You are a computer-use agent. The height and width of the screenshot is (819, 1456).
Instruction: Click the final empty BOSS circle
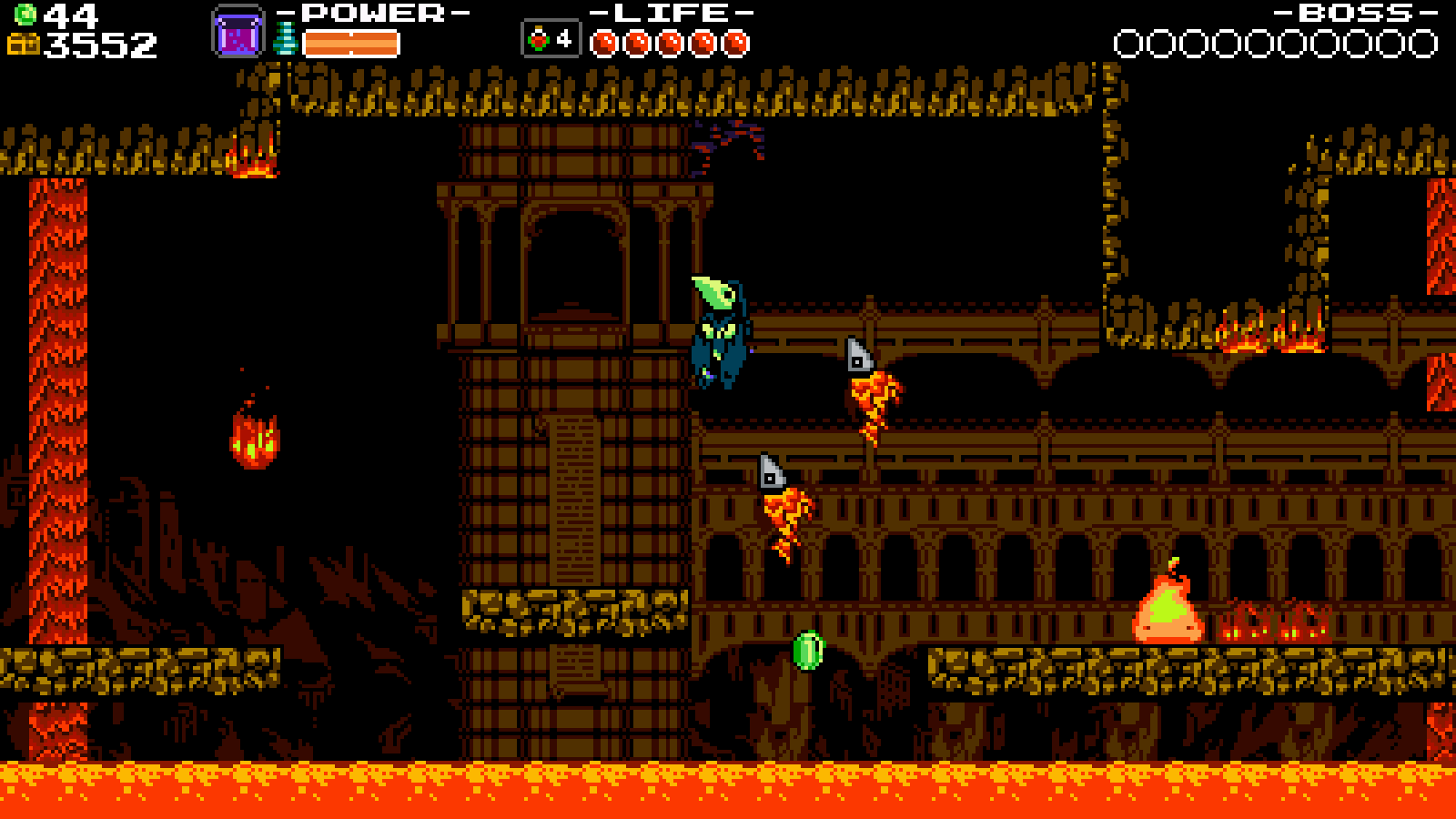[1423, 40]
